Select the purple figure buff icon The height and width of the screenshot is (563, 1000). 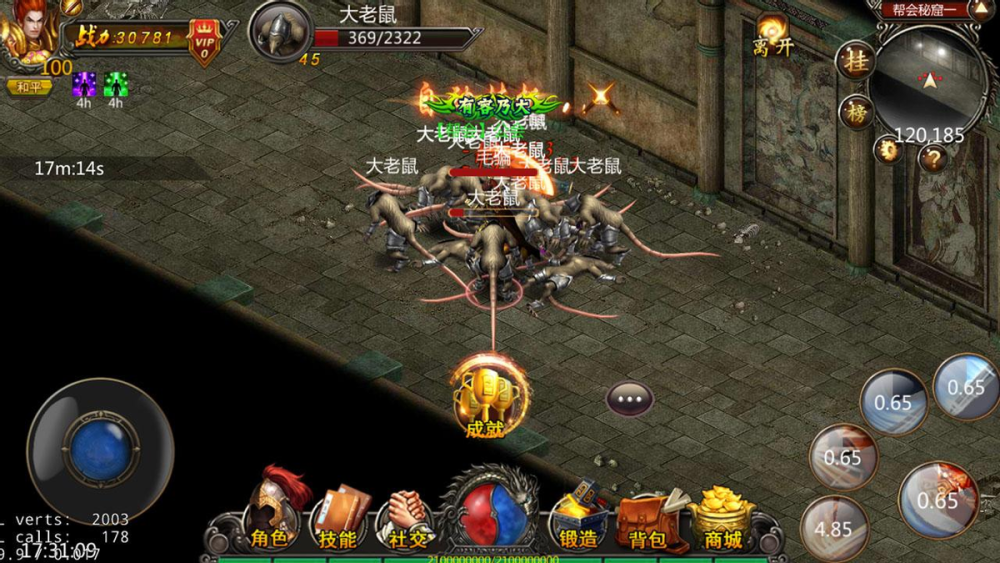click(x=84, y=84)
